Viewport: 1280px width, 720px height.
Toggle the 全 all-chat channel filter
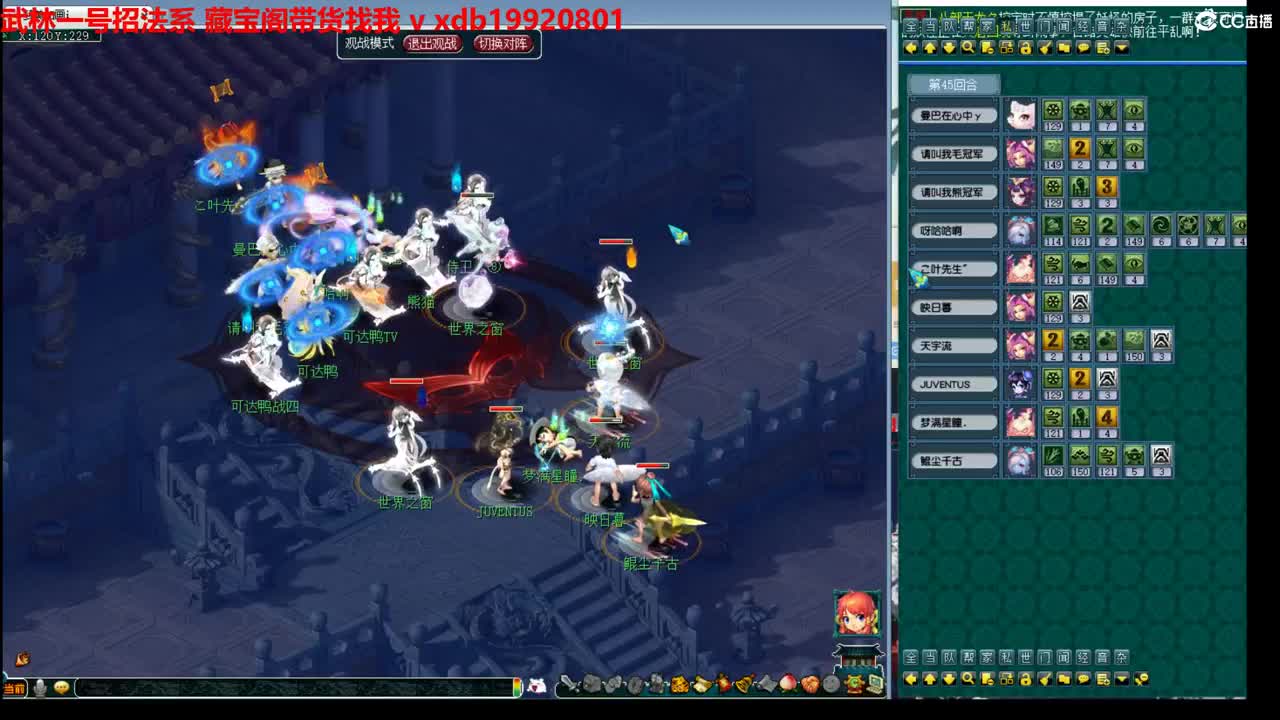tap(910, 655)
